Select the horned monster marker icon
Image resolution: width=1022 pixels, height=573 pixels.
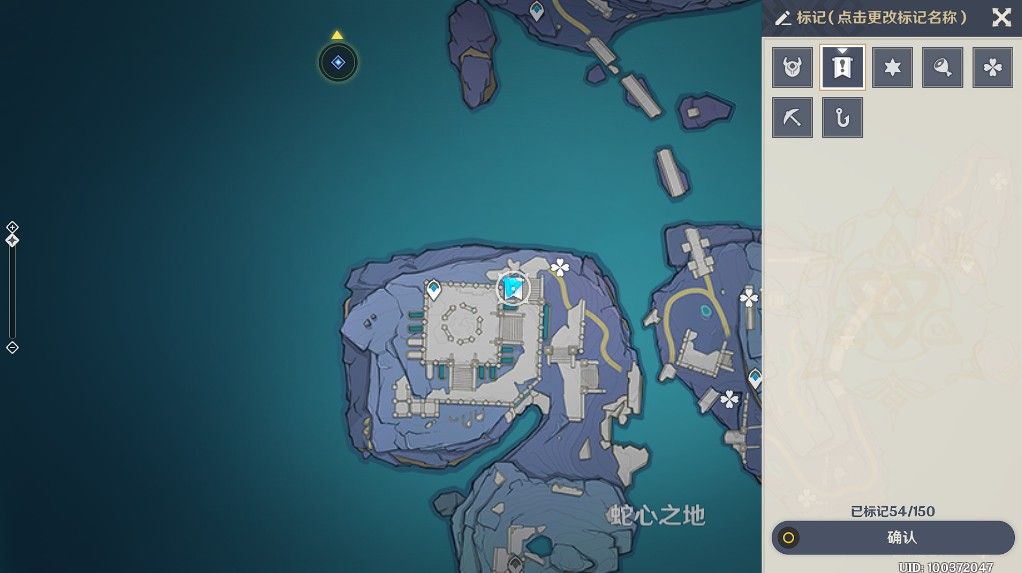(x=792, y=68)
